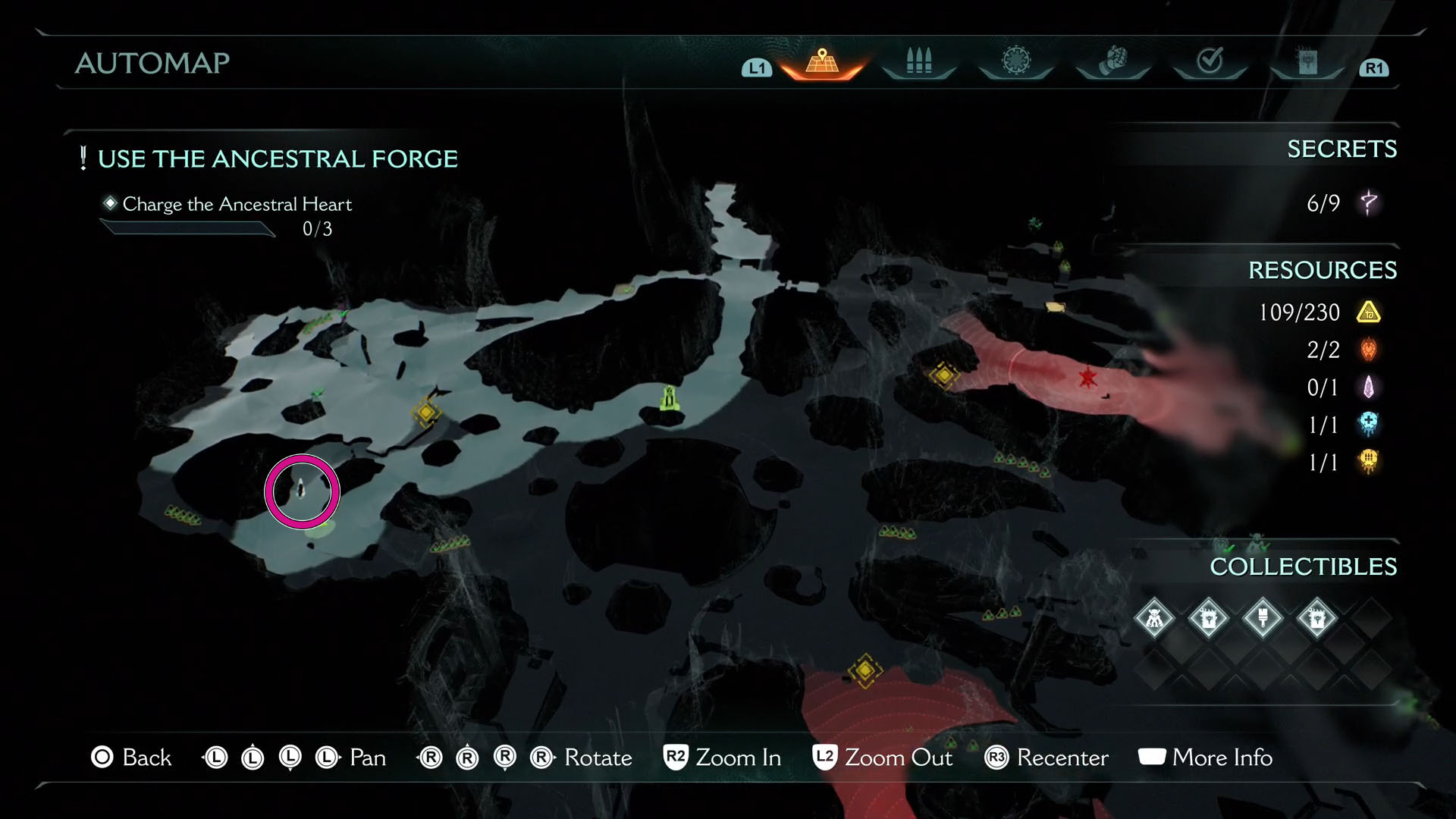1456x819 pixels.
Task: Toggle the paintbrush collectible slot
Action: 1263,618
